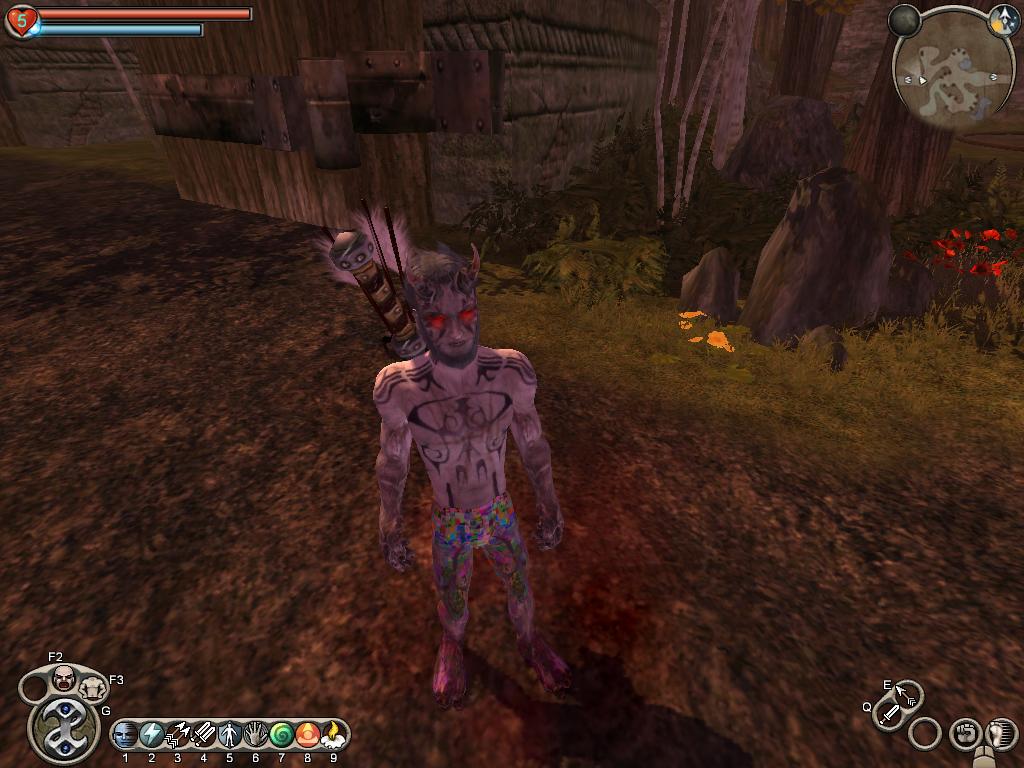Click the dark moon orb beside minimap

click(905, 19)
